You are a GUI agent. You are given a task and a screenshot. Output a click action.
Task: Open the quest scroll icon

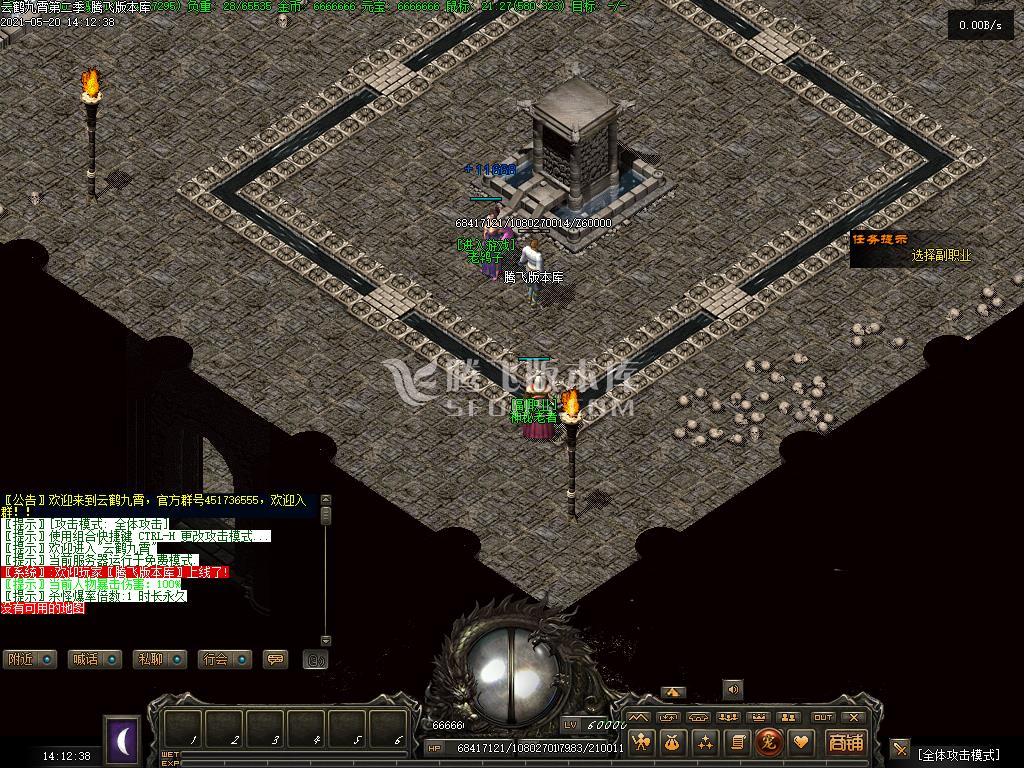(x=737, y=742)
